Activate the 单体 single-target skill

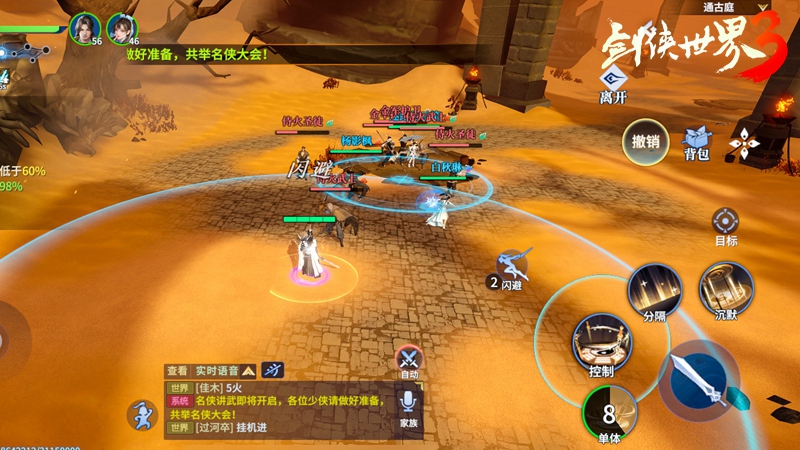609,411
